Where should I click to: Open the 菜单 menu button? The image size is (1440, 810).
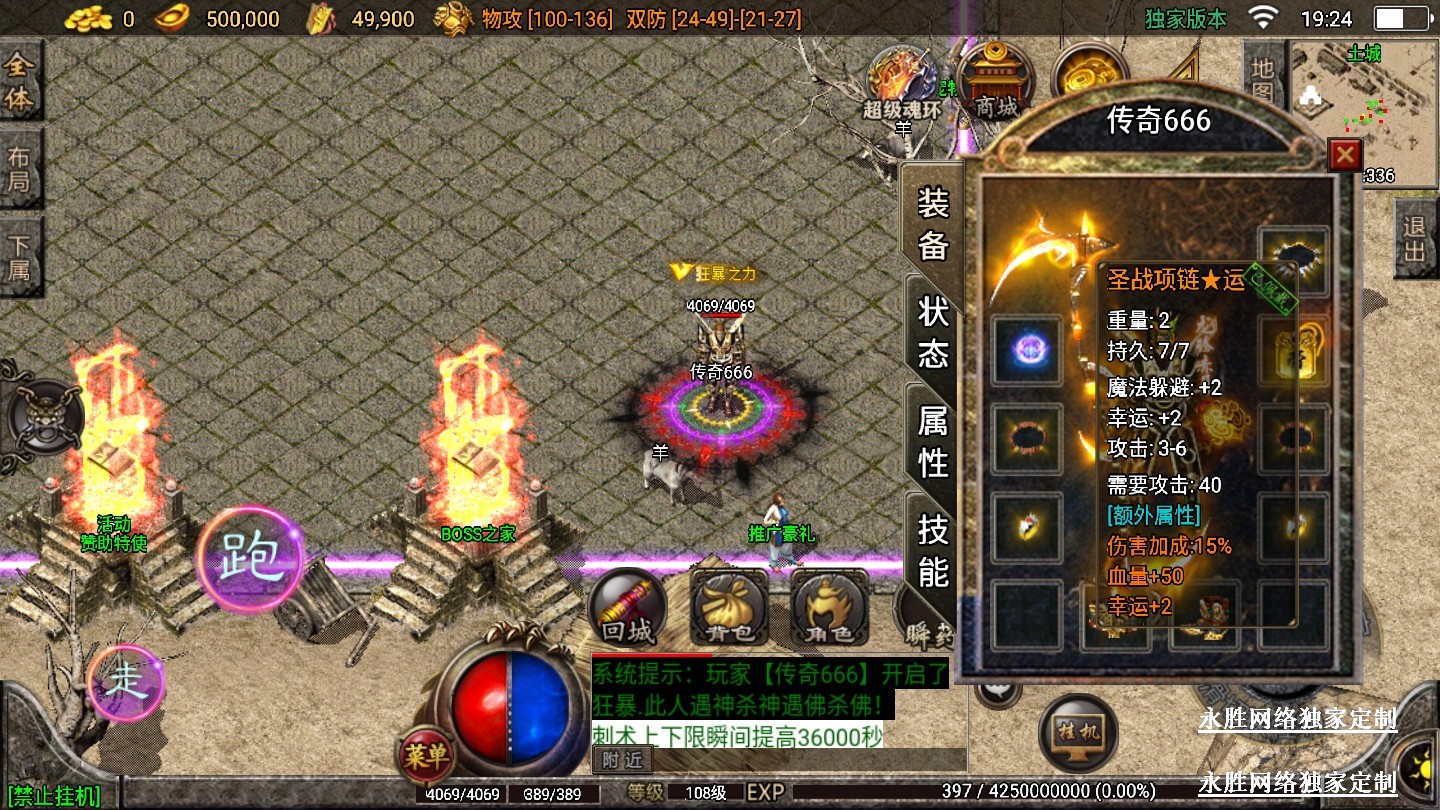tap(426, 755)
